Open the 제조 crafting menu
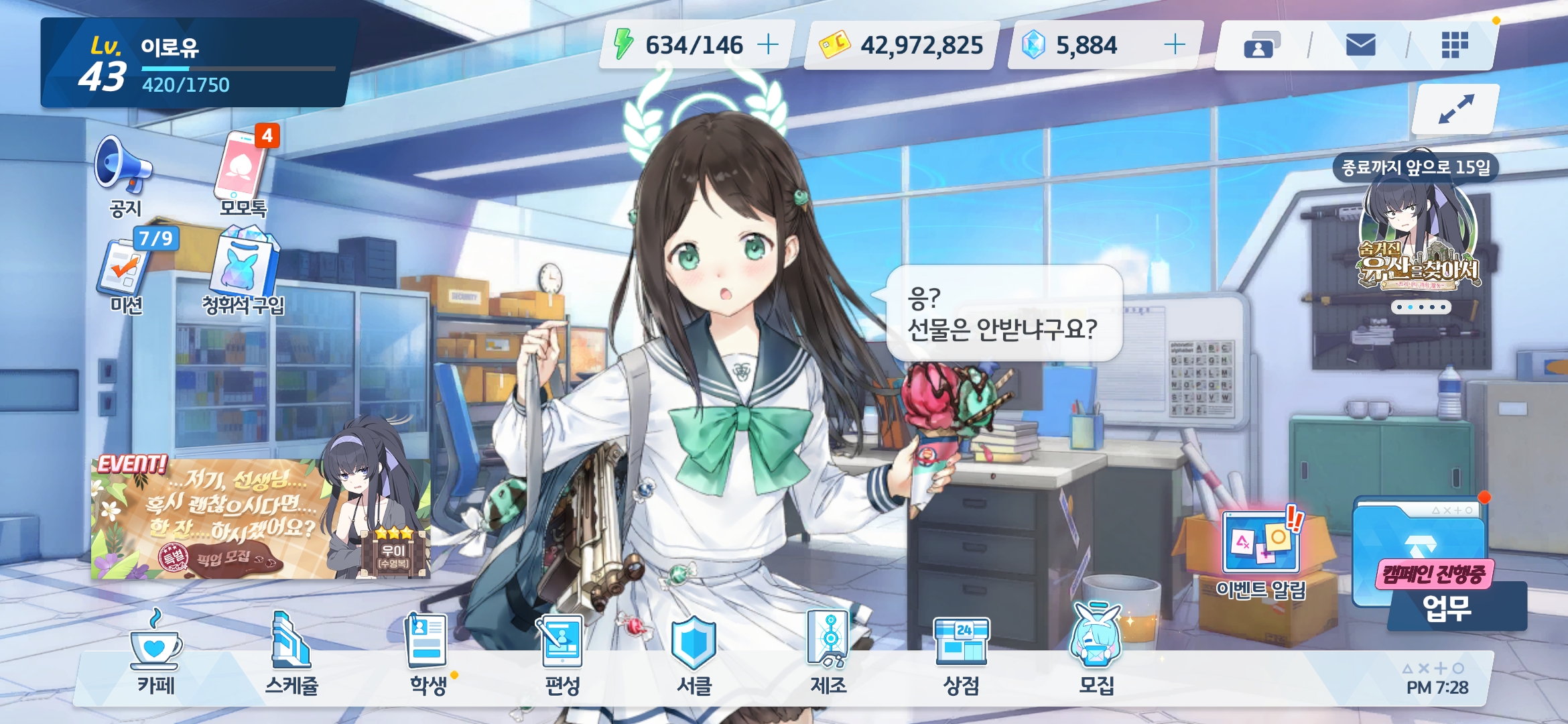 (x=828, y=654)
